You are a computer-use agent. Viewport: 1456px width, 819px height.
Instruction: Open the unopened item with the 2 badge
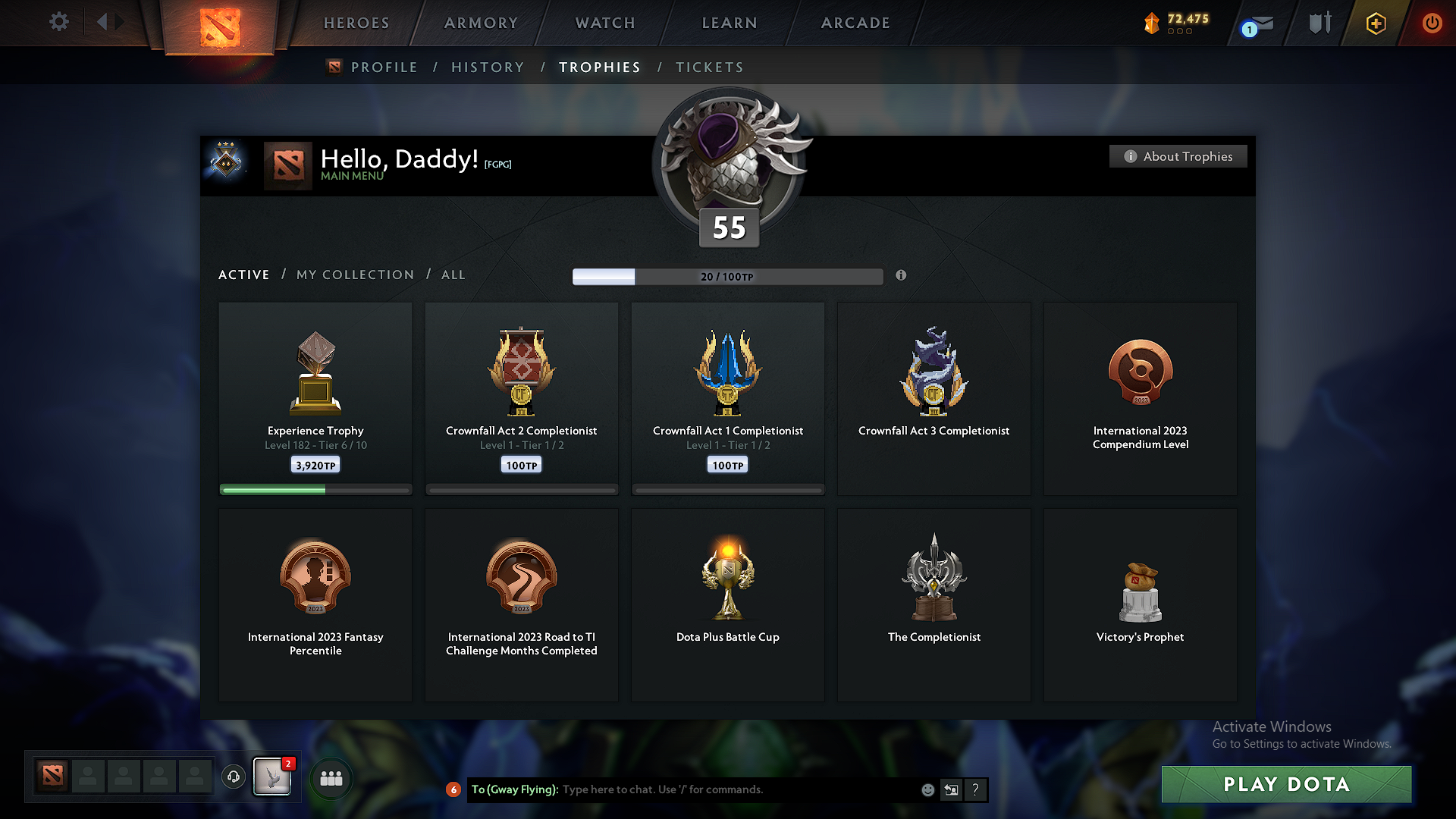coord(271,777)
